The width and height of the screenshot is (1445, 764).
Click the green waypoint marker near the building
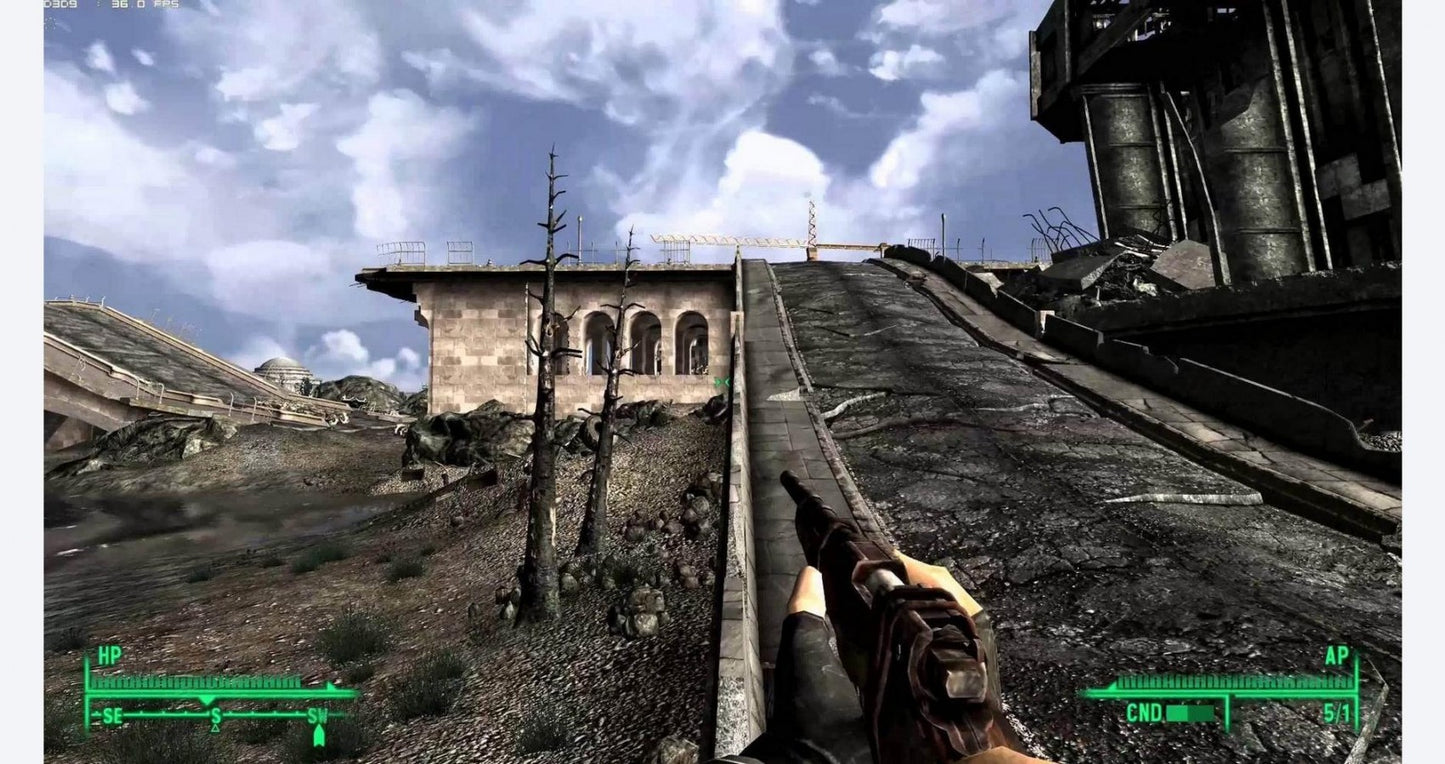coord(720,383)
